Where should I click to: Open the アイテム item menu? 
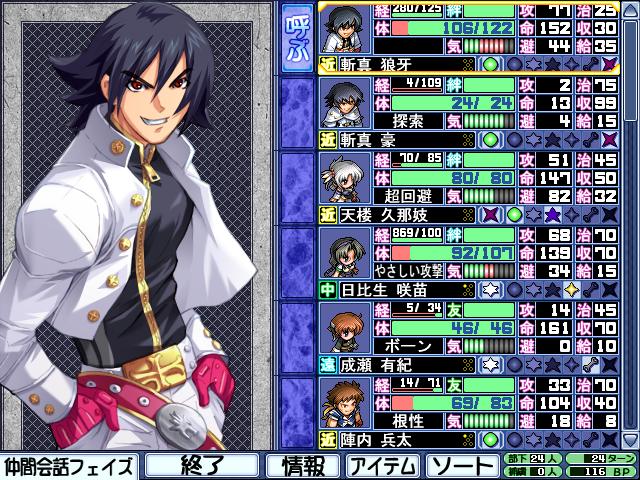click(383, 465)
